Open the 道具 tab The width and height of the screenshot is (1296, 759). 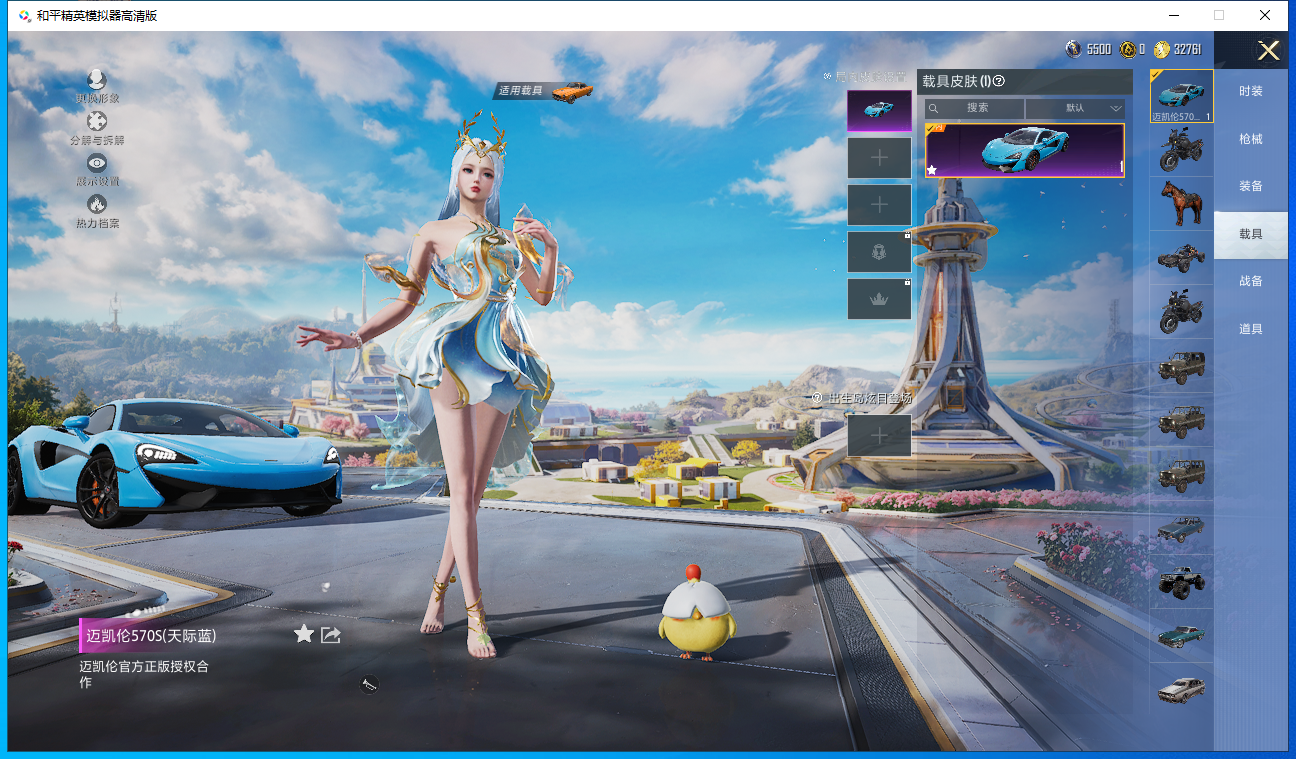(x=1250, y=329)
